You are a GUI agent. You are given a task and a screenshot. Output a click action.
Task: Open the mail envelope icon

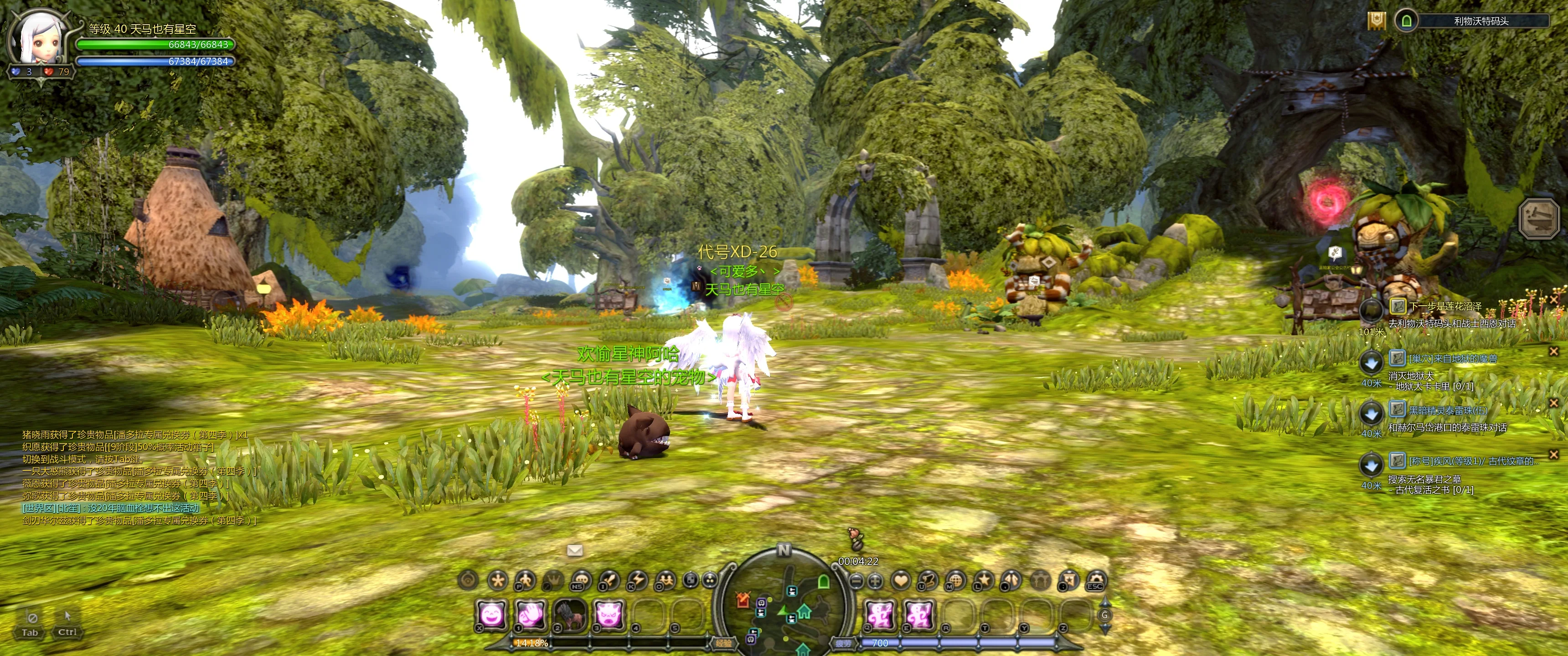575,550
